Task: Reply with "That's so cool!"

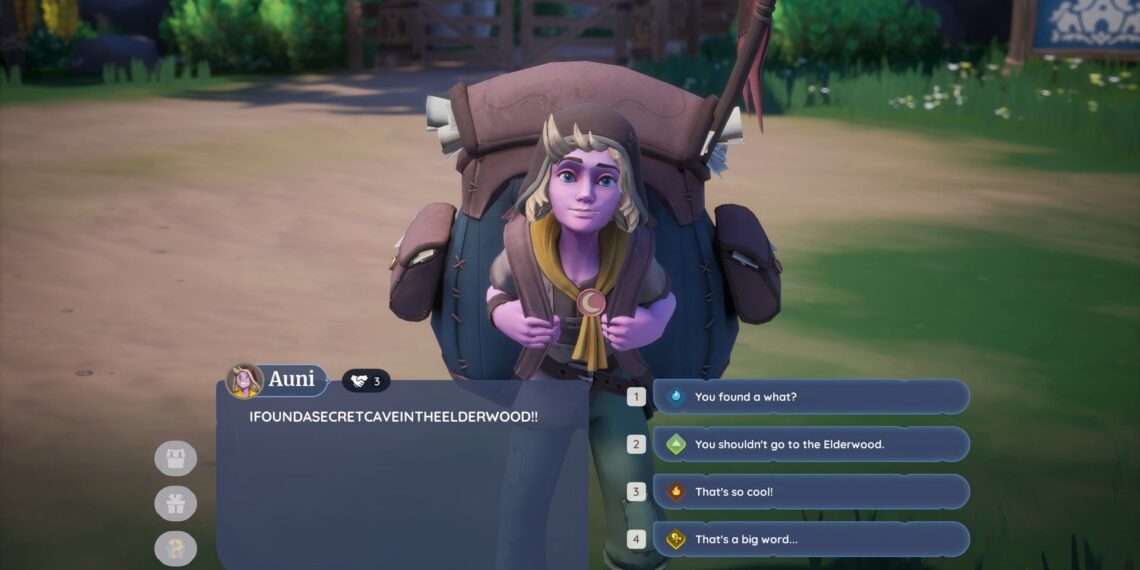Action: click(x=810, y=492)
